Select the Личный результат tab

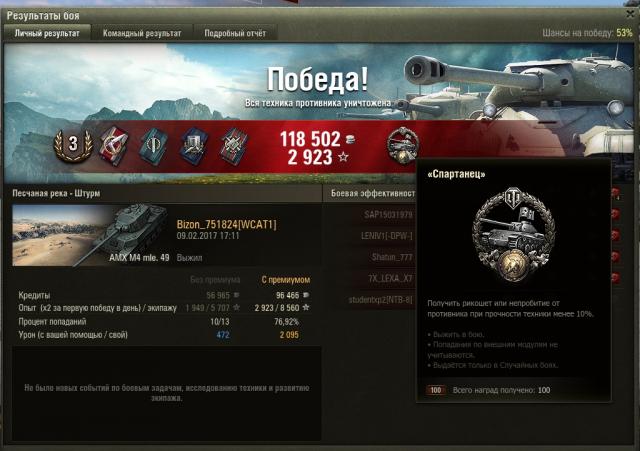(46, 33)
